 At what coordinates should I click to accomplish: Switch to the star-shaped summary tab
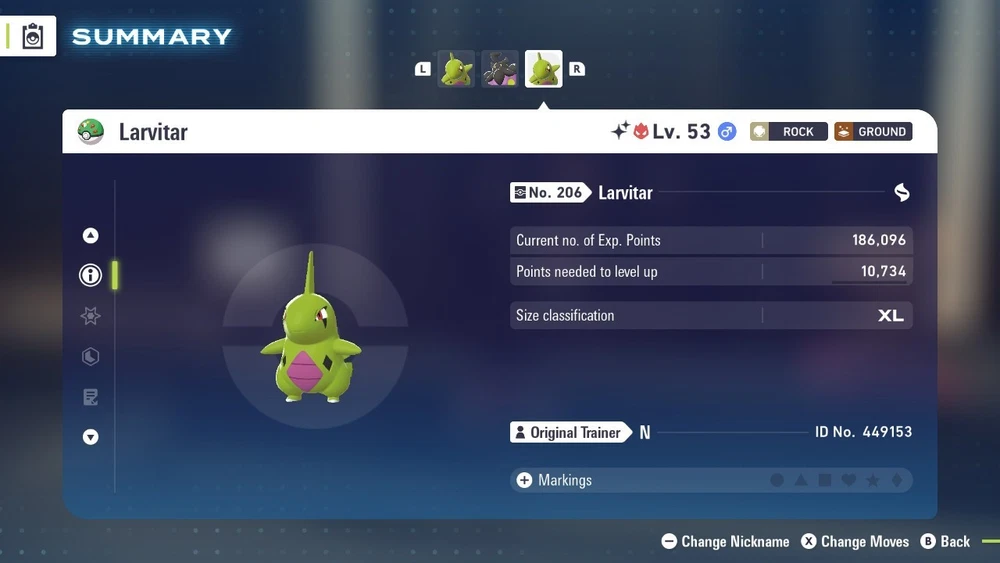tap(91, 316)
